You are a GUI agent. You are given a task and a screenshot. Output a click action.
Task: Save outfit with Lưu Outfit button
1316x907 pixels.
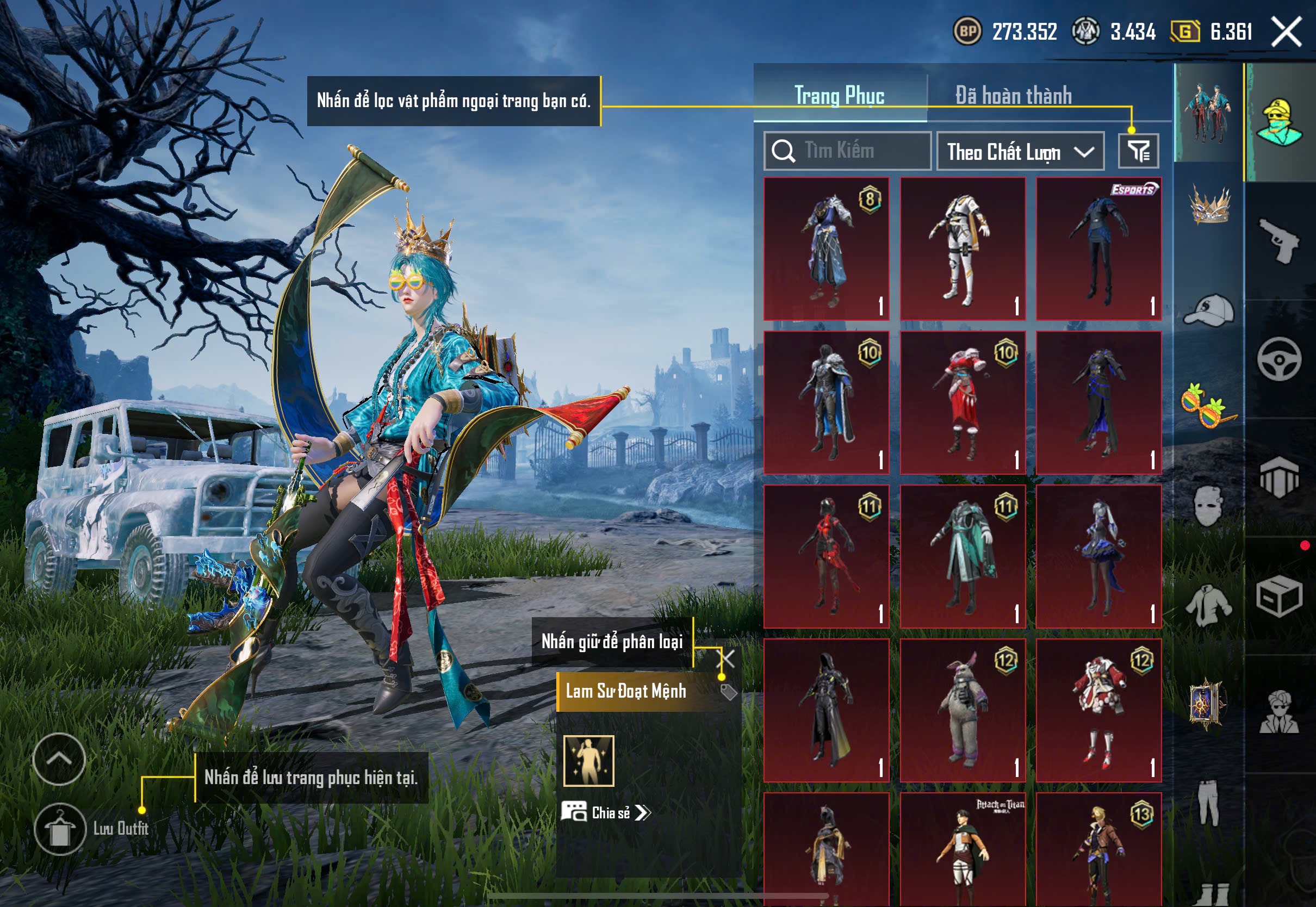click(x=60, y=828)
